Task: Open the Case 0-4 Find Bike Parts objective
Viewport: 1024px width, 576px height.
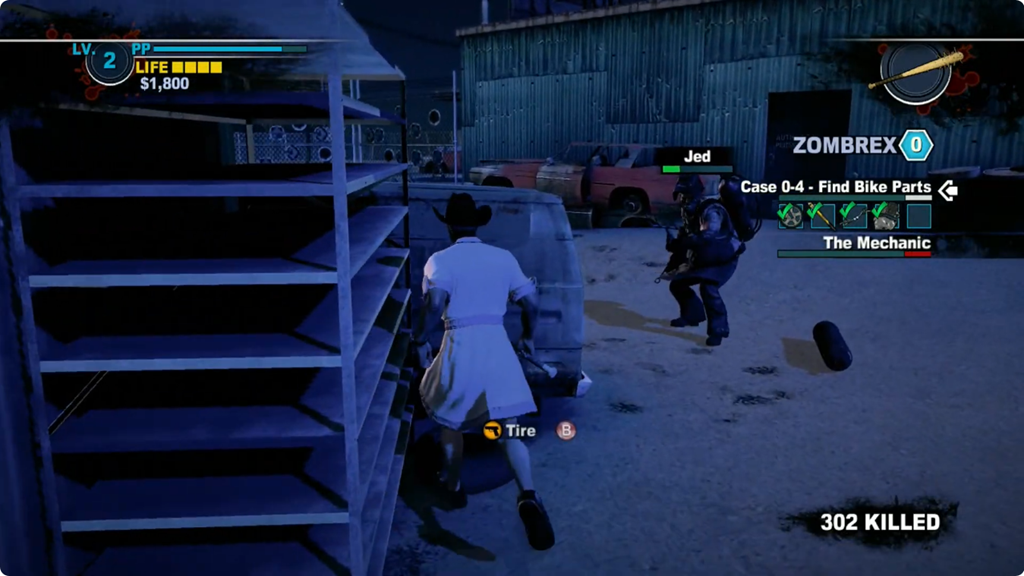Action: pos(835,187)
